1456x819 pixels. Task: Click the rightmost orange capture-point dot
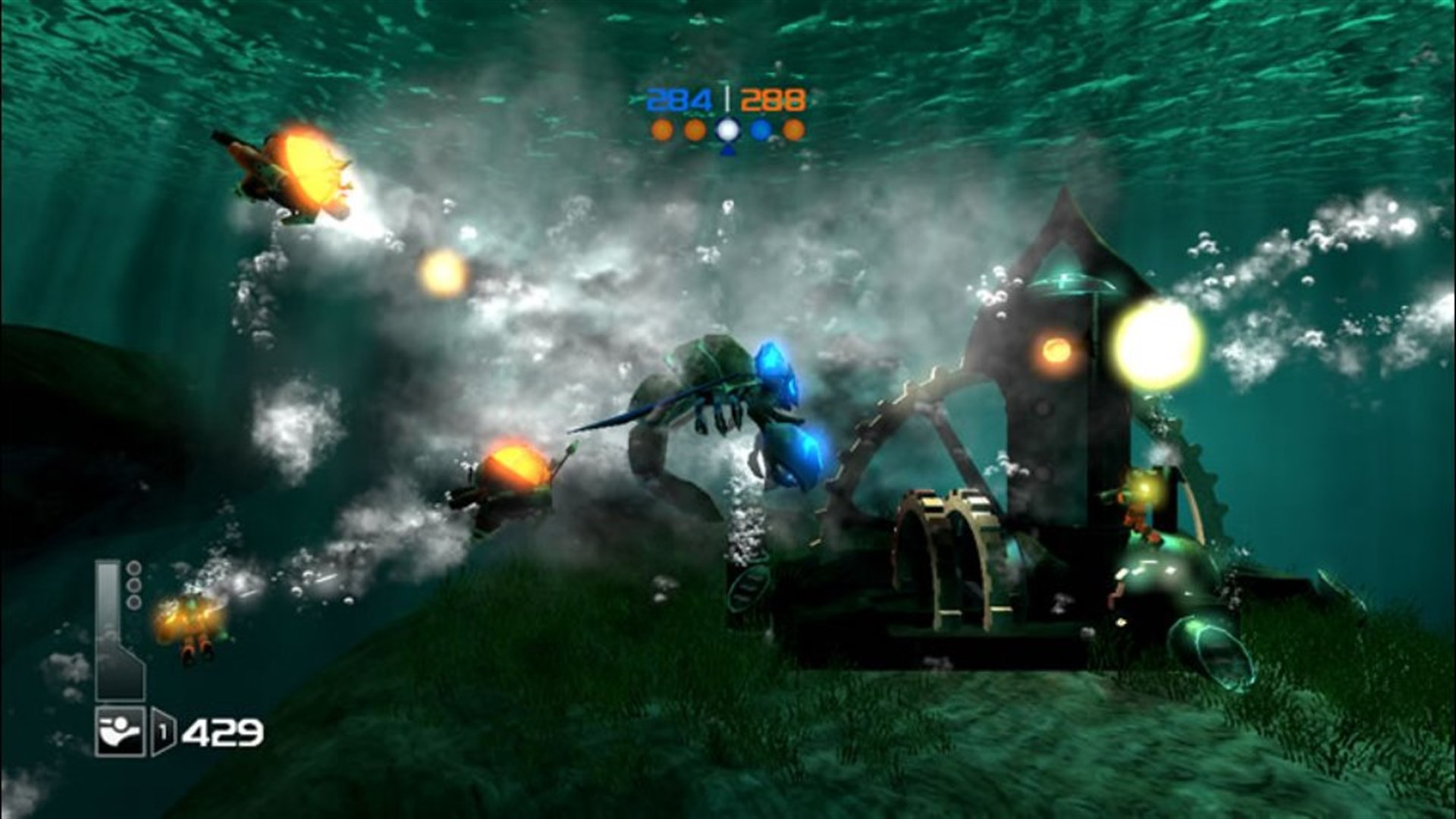[x=793, y=129]
